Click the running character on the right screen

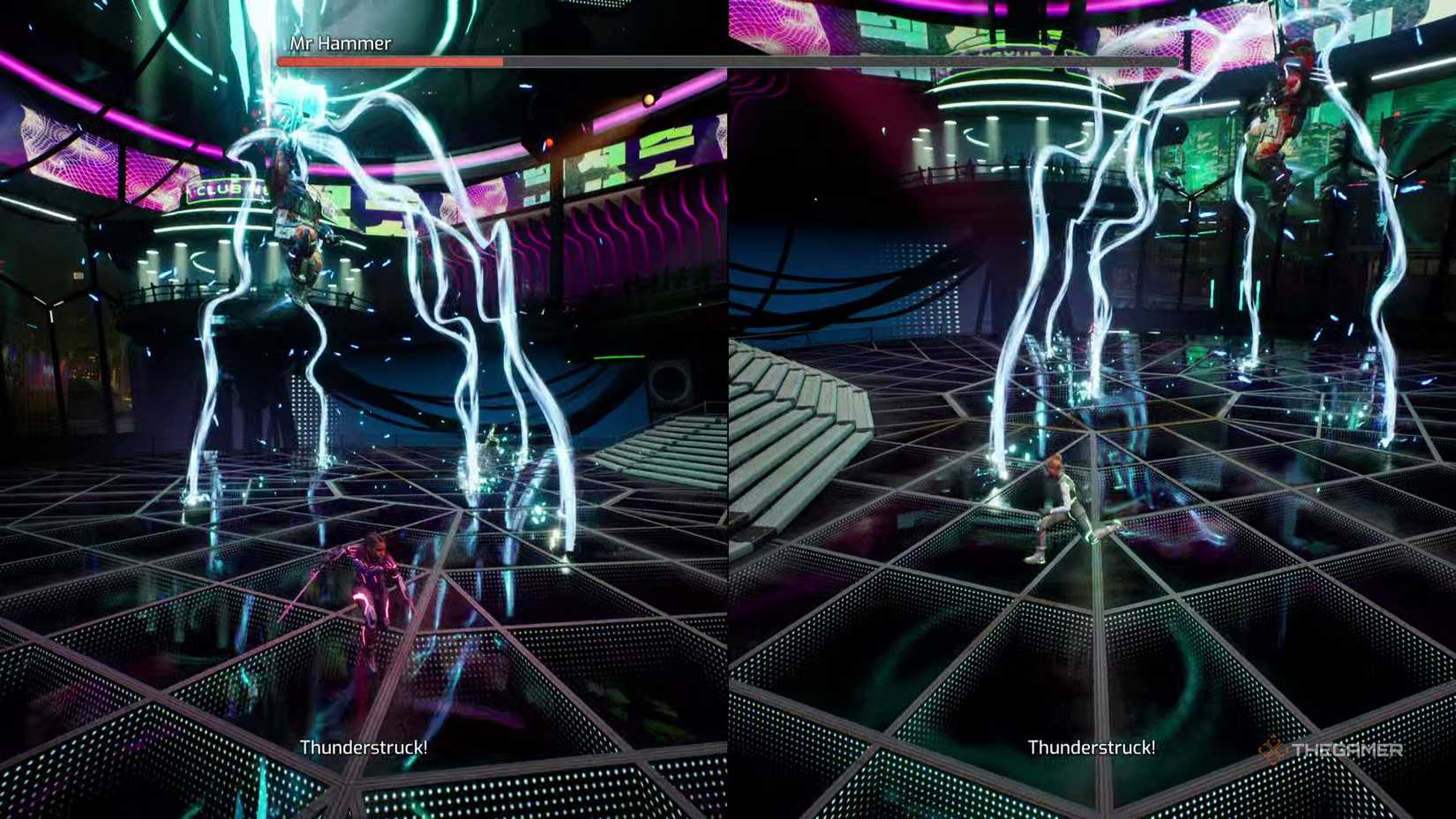(x=1059, y=503)
